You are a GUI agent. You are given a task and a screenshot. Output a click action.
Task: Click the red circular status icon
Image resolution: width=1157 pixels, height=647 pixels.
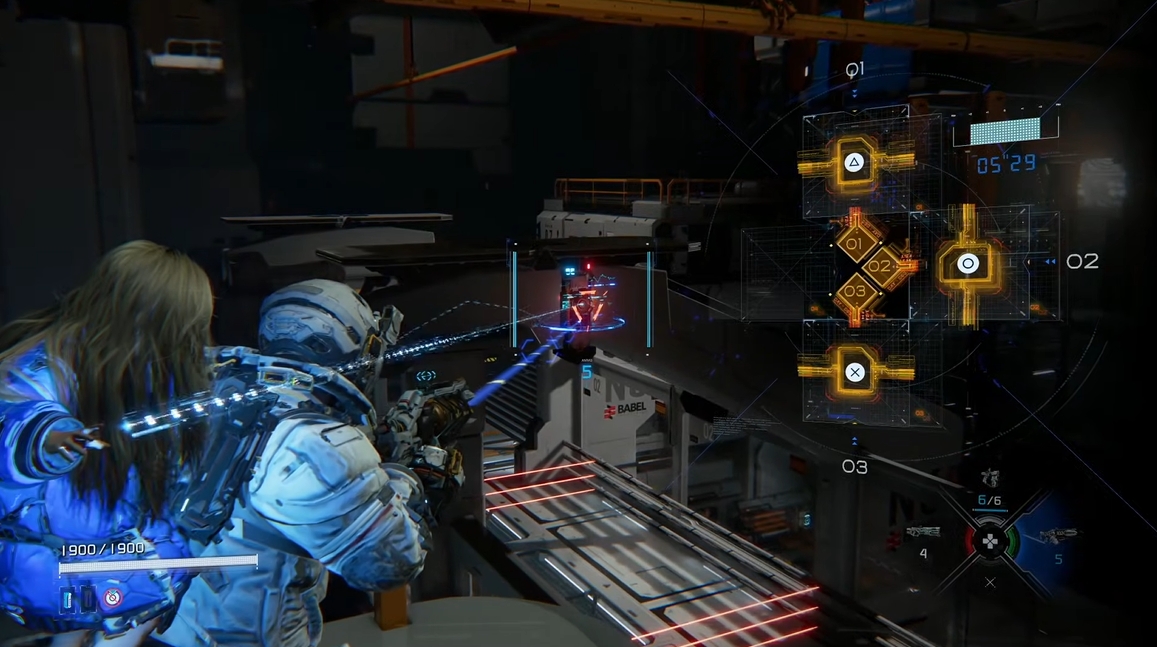pyautogui.click(x=113, y=598)
